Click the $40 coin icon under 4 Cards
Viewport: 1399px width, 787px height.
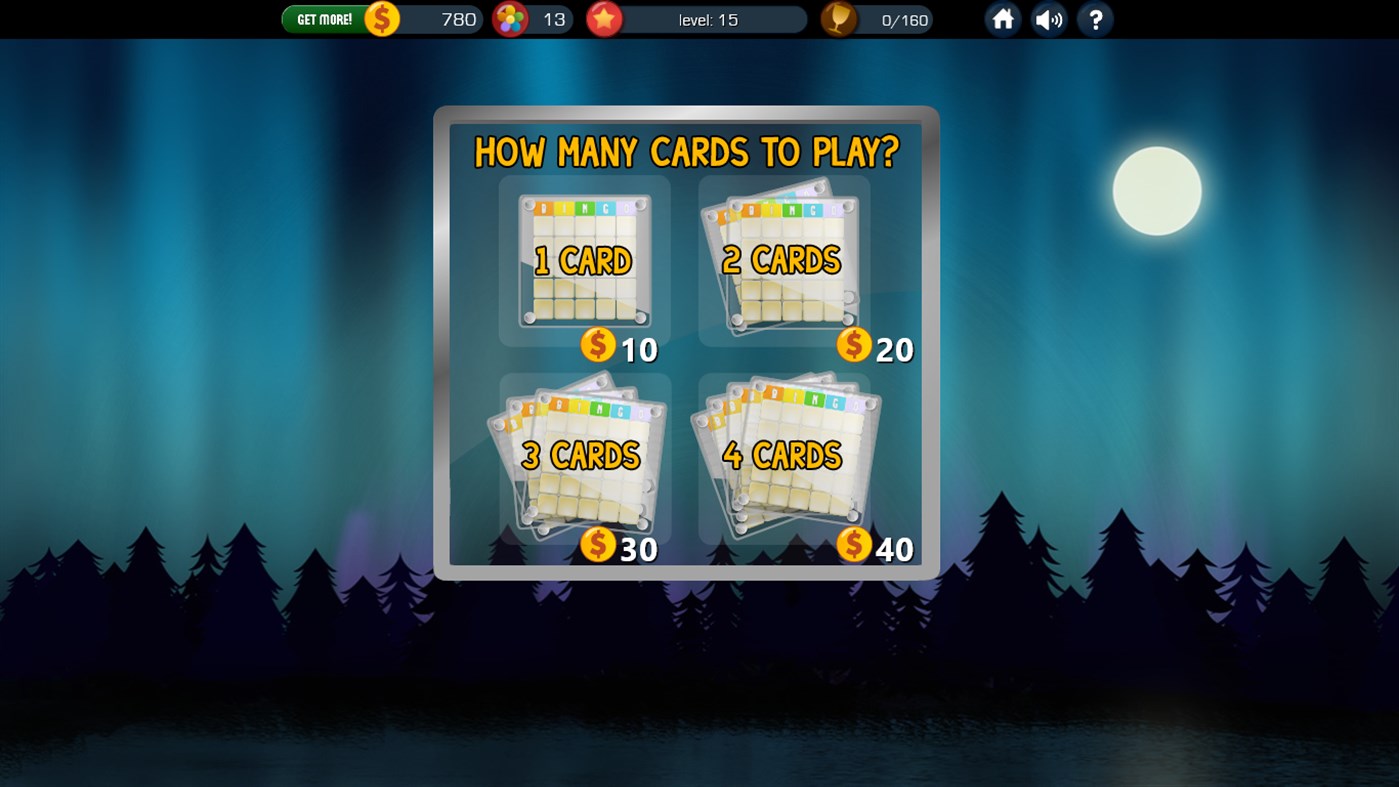click(853, 548)
